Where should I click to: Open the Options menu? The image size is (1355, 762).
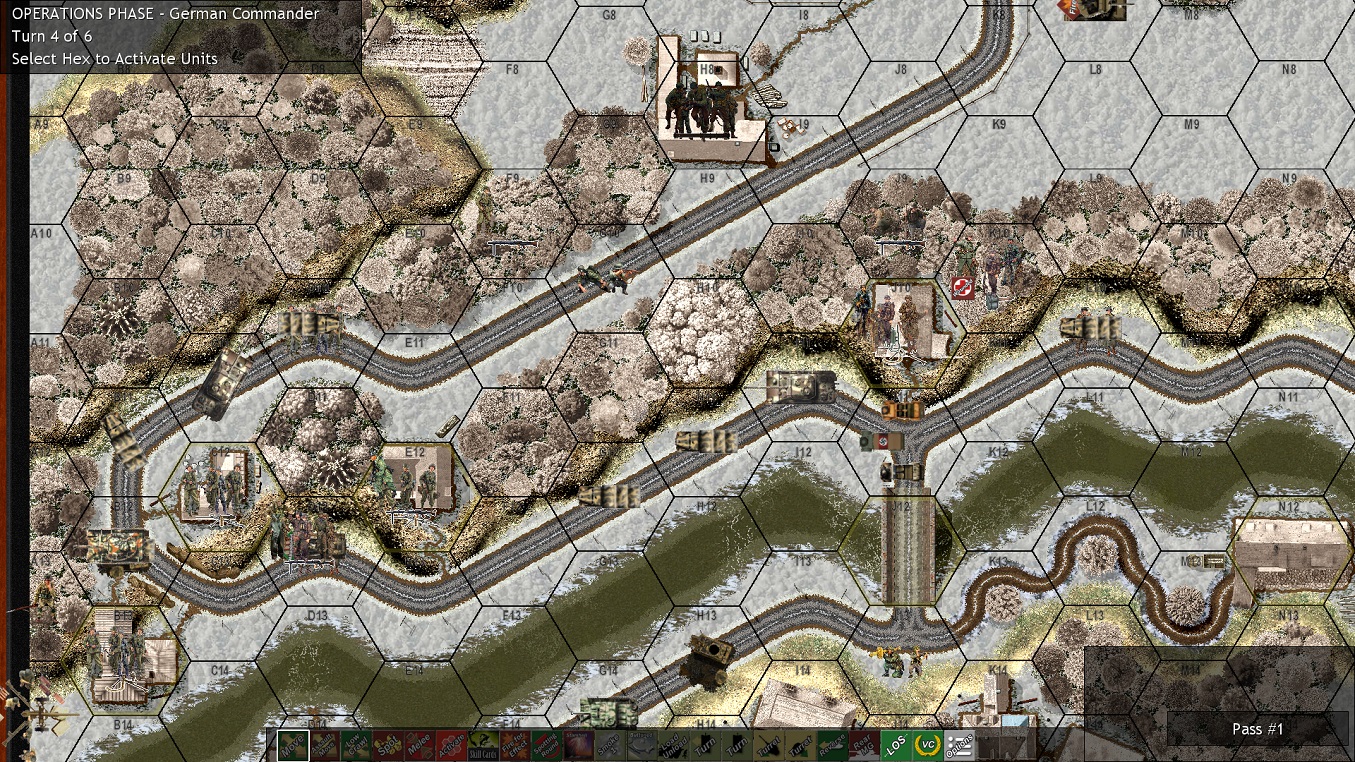click(958, 746)
